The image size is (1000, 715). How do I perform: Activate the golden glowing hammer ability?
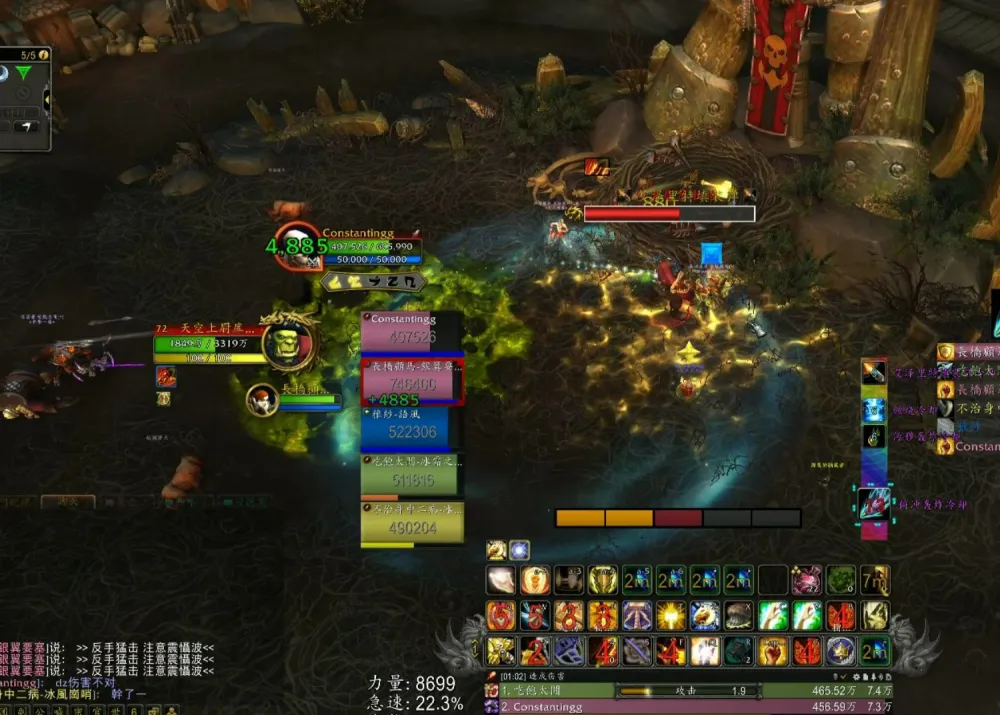(670, 616)
